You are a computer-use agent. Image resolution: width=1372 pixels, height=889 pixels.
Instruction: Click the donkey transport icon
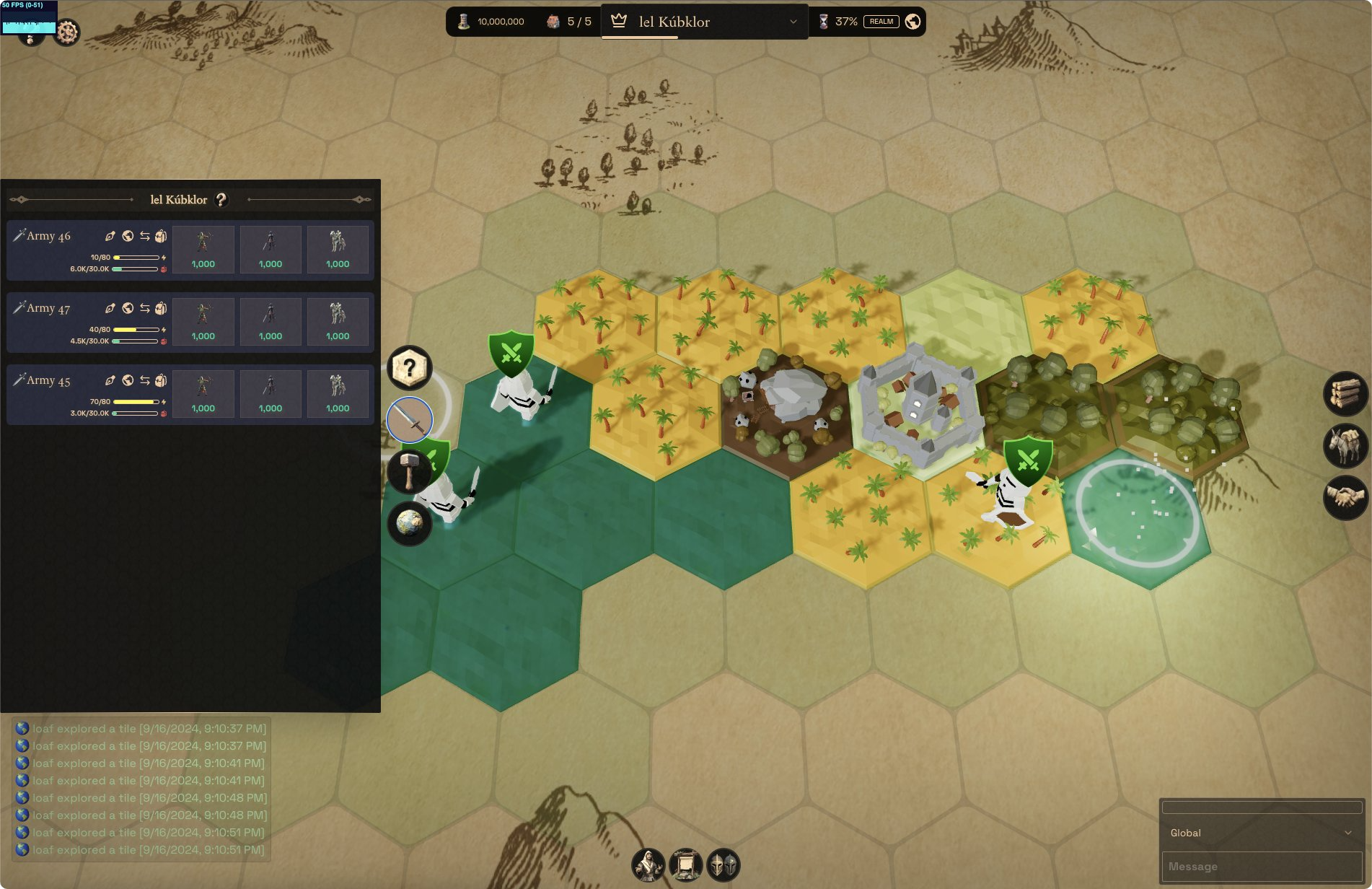point(1345,445)
